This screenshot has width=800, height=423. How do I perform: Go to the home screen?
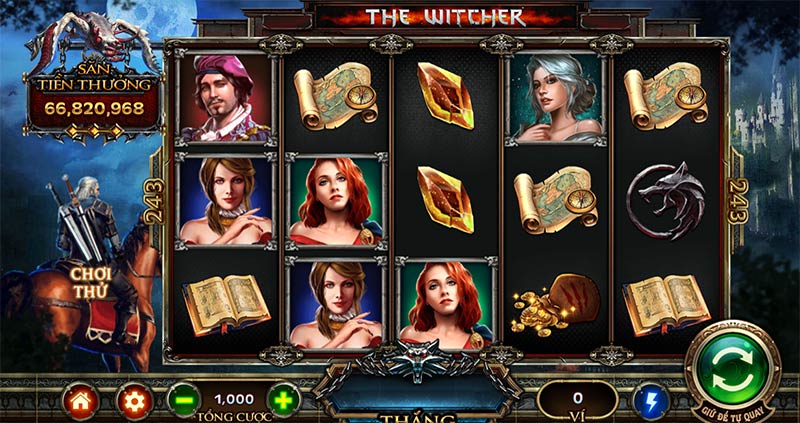81,401
